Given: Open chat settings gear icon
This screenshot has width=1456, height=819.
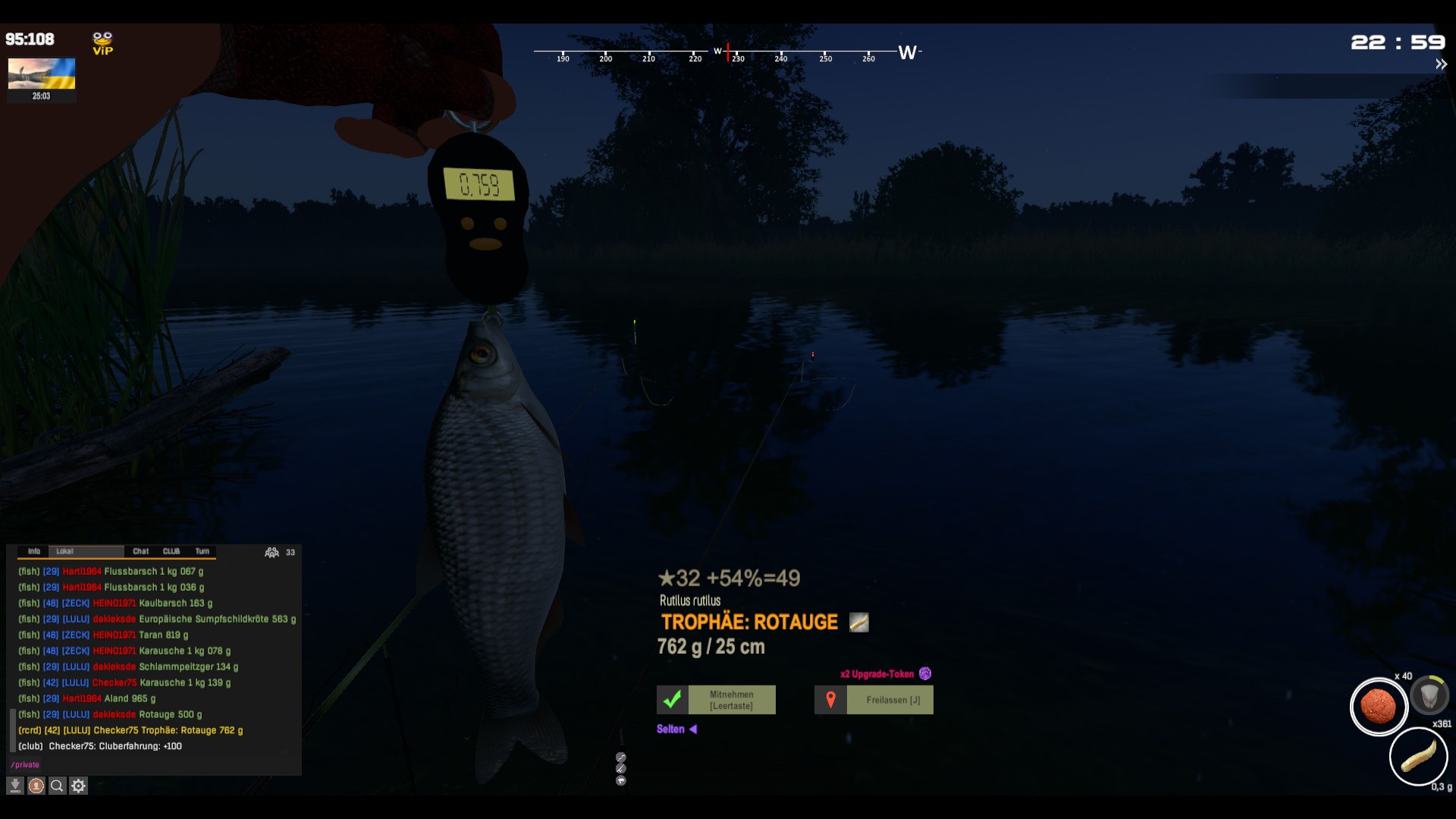Looking at the screenshot, I should point(78,786).
